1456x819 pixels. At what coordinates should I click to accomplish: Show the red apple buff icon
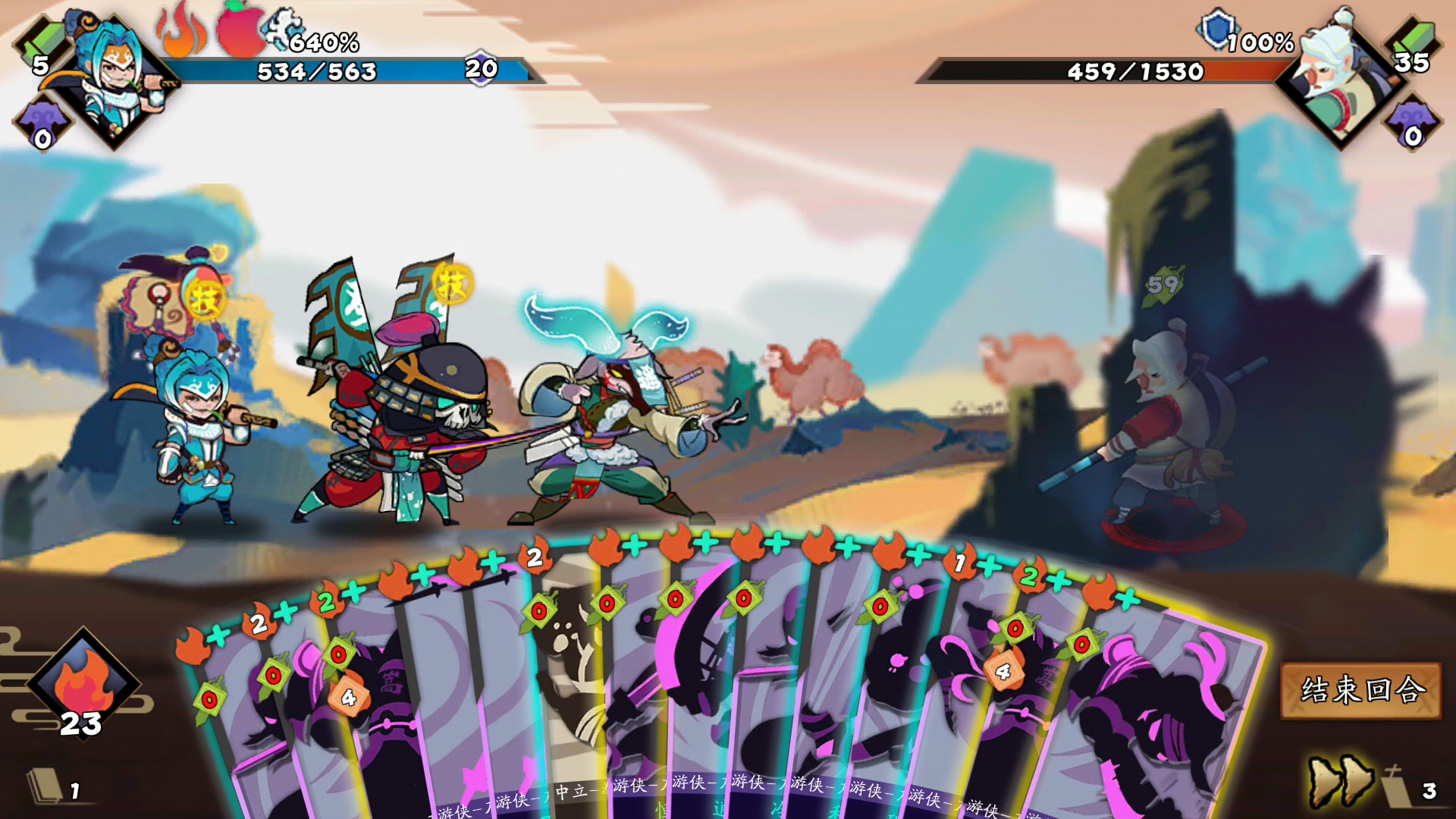(x=240, y=32)
